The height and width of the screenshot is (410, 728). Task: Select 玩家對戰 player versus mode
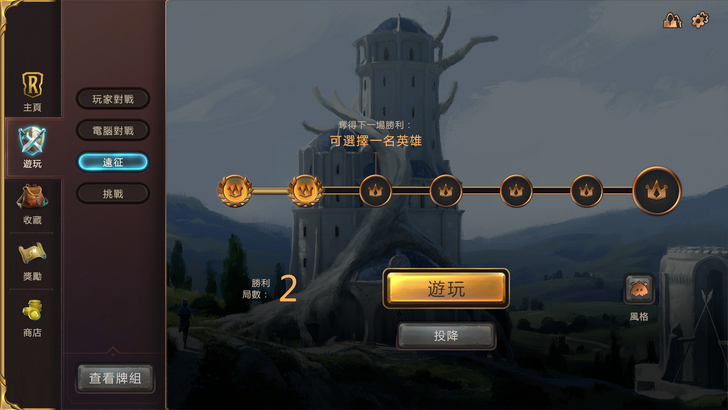(113, 98)
